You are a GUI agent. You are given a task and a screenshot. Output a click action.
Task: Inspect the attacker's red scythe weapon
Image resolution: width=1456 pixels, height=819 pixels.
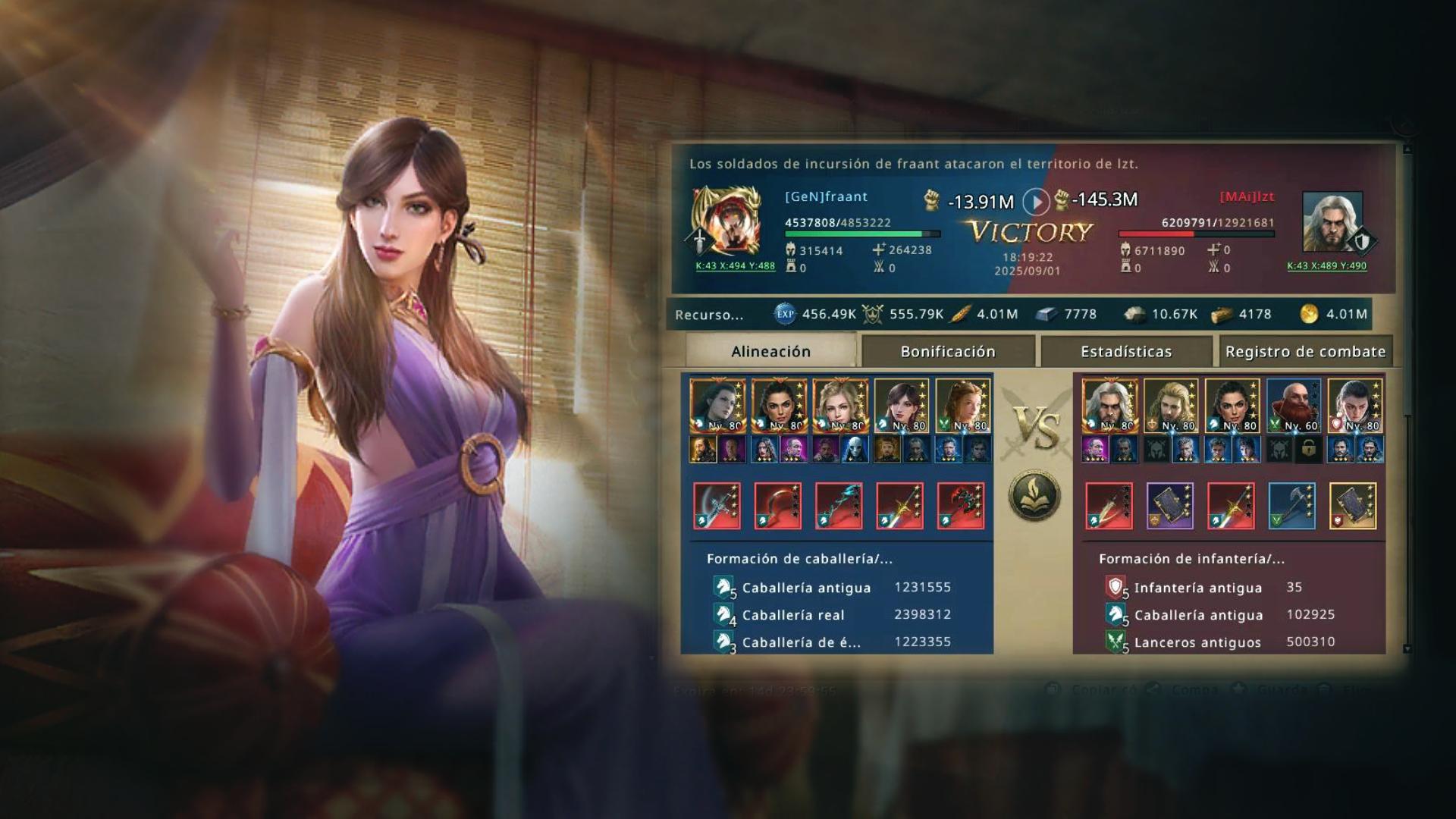(778, 506)
